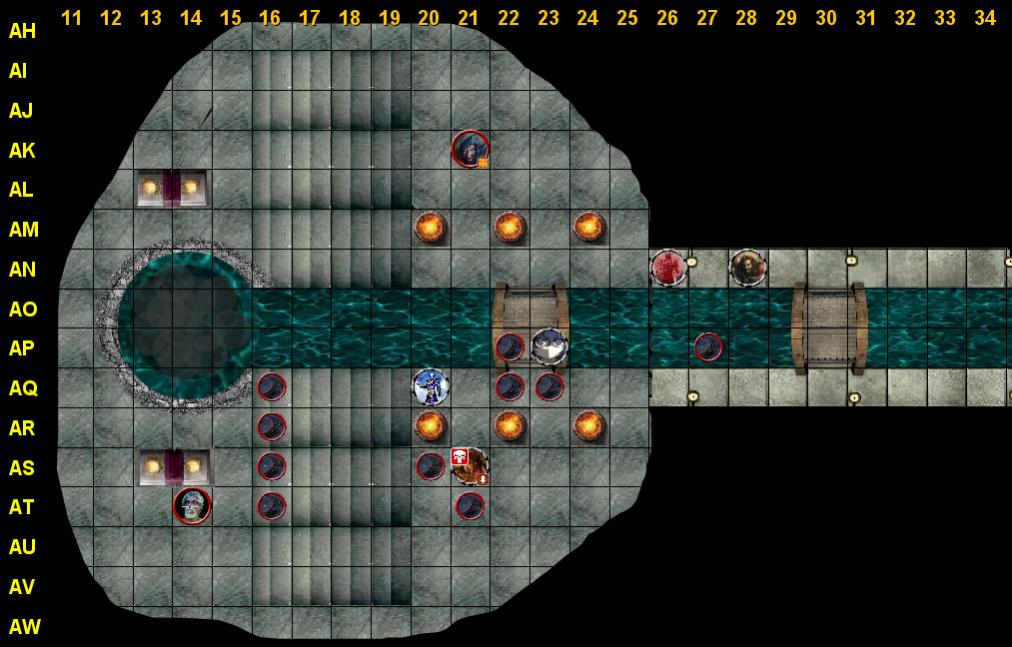The width and height of the screenshot is (1012, 647).
Task: Select the white-masked token beside the bridge
Action: click(x=549, y=346)
